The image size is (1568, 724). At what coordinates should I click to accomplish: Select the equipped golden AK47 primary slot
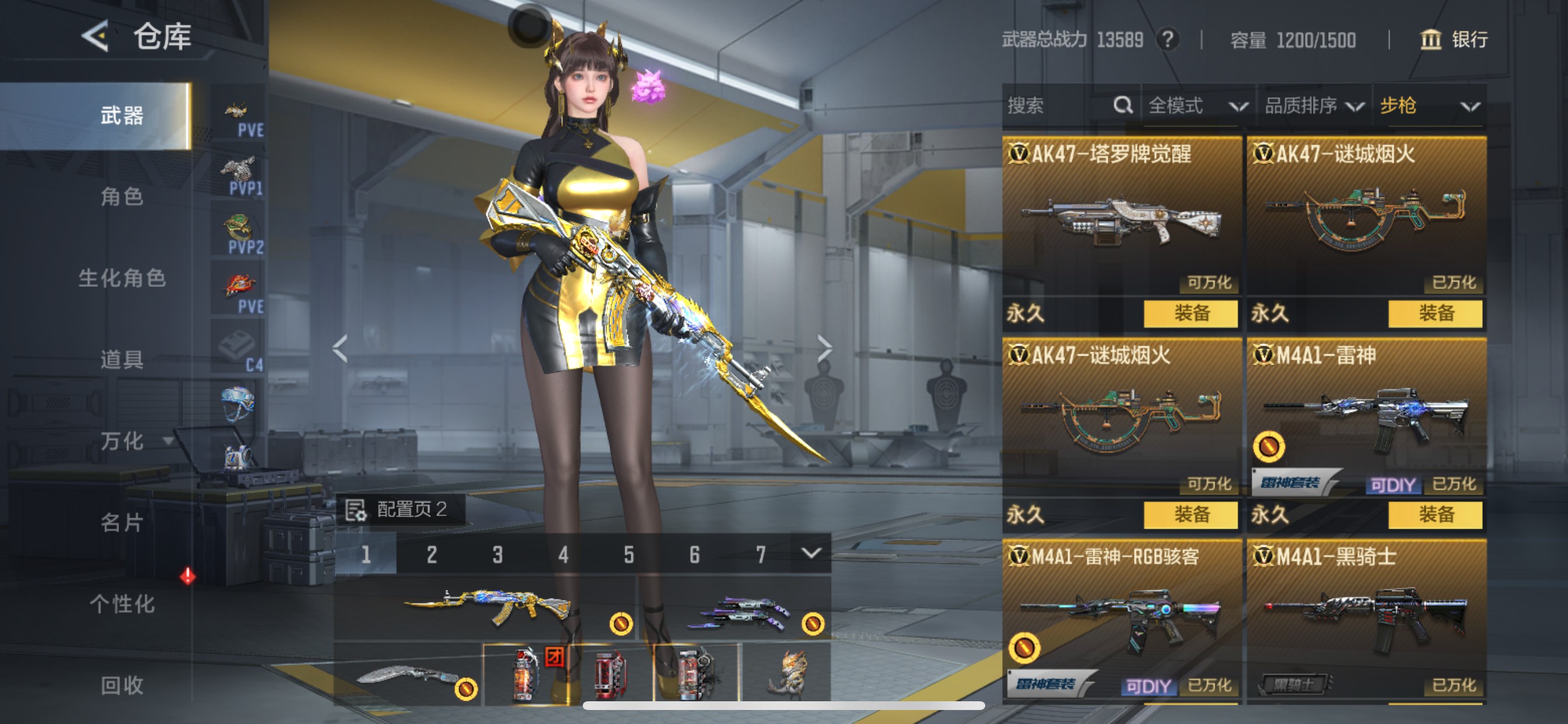pos(487,609)
